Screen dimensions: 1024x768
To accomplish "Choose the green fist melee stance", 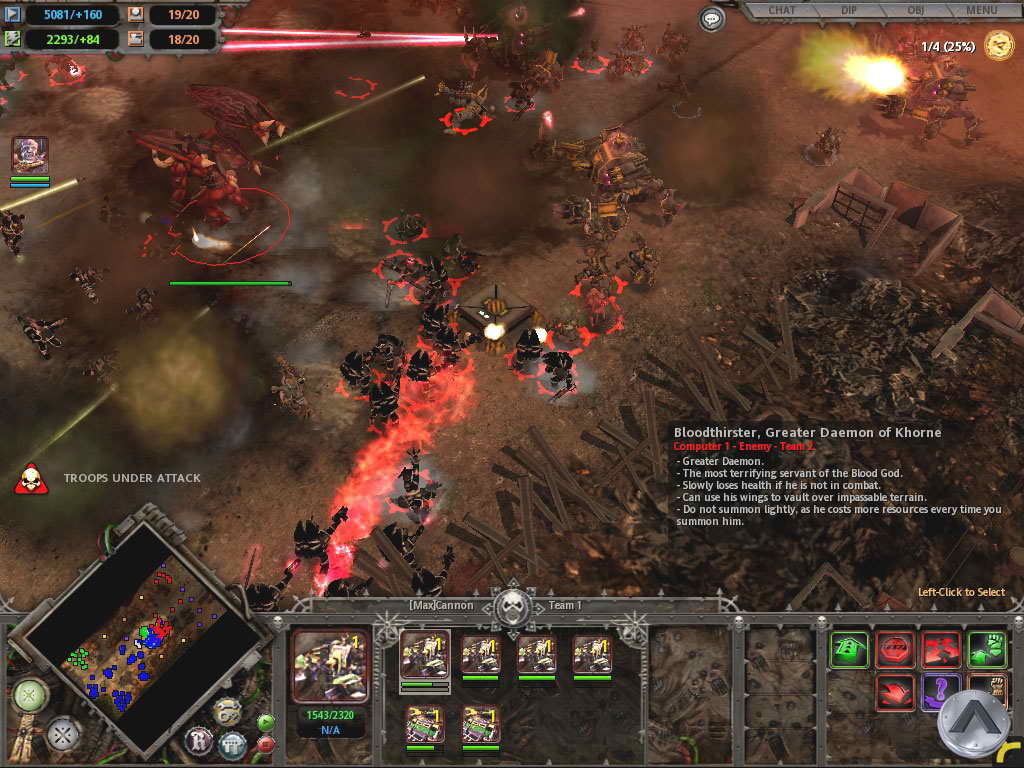I will [x=987, y=650].
